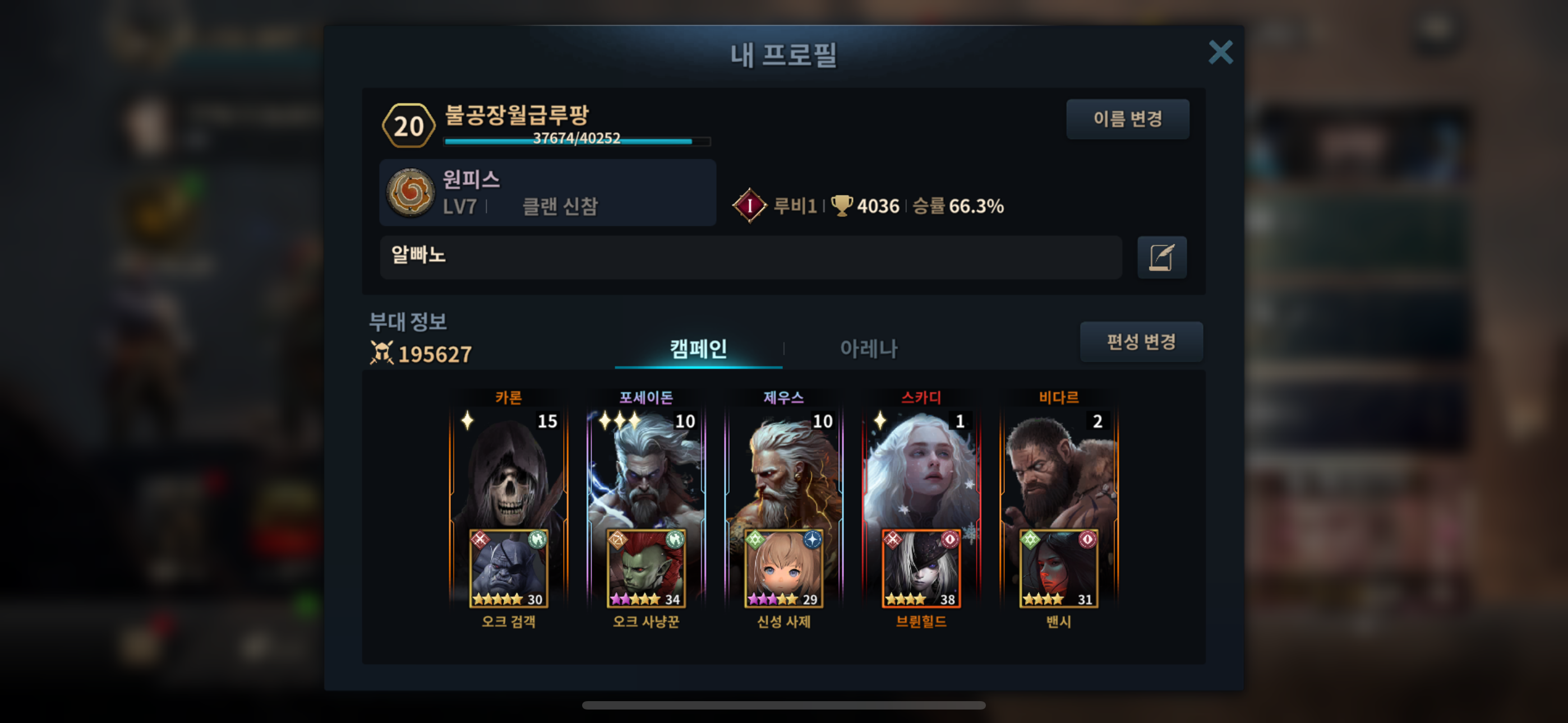Click the edit profile message quill icon
The image size is (1568, 723).
pyautogui.click(x=1161, y=257)
